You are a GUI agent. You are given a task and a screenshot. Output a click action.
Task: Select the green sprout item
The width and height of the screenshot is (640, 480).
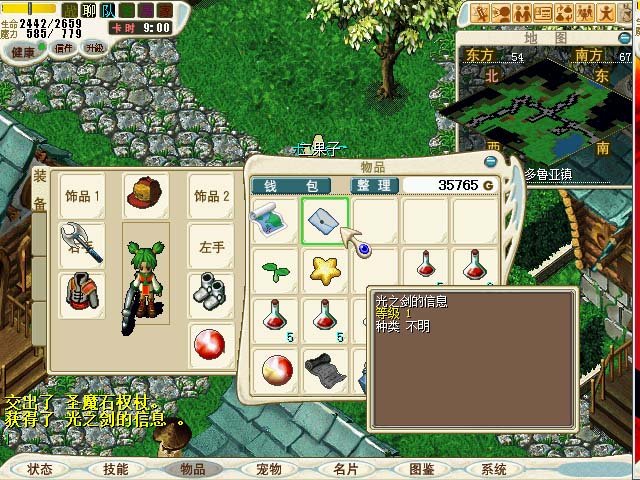(274, 268)
